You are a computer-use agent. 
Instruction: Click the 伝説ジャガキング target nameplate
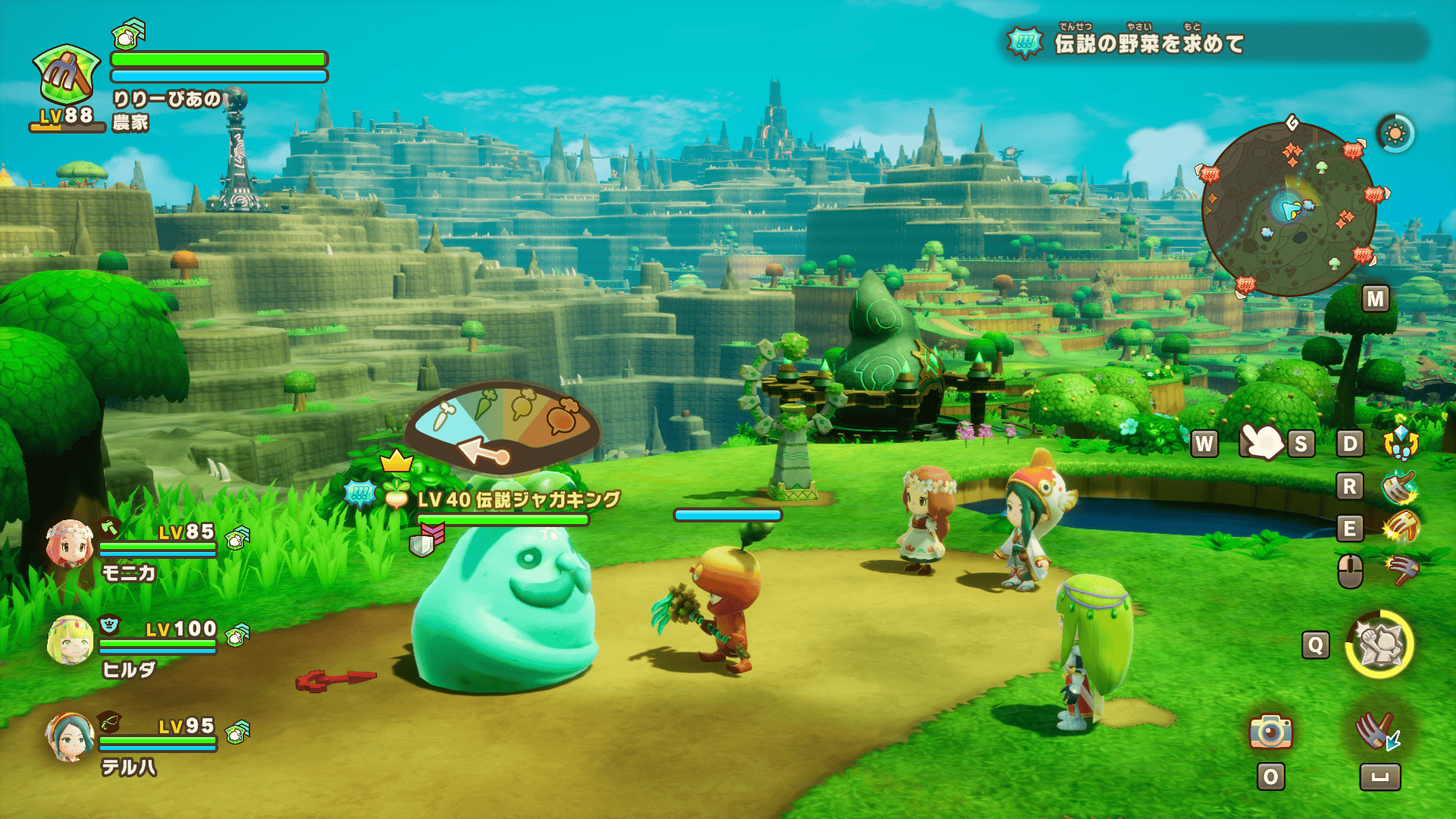coord(518,499)
